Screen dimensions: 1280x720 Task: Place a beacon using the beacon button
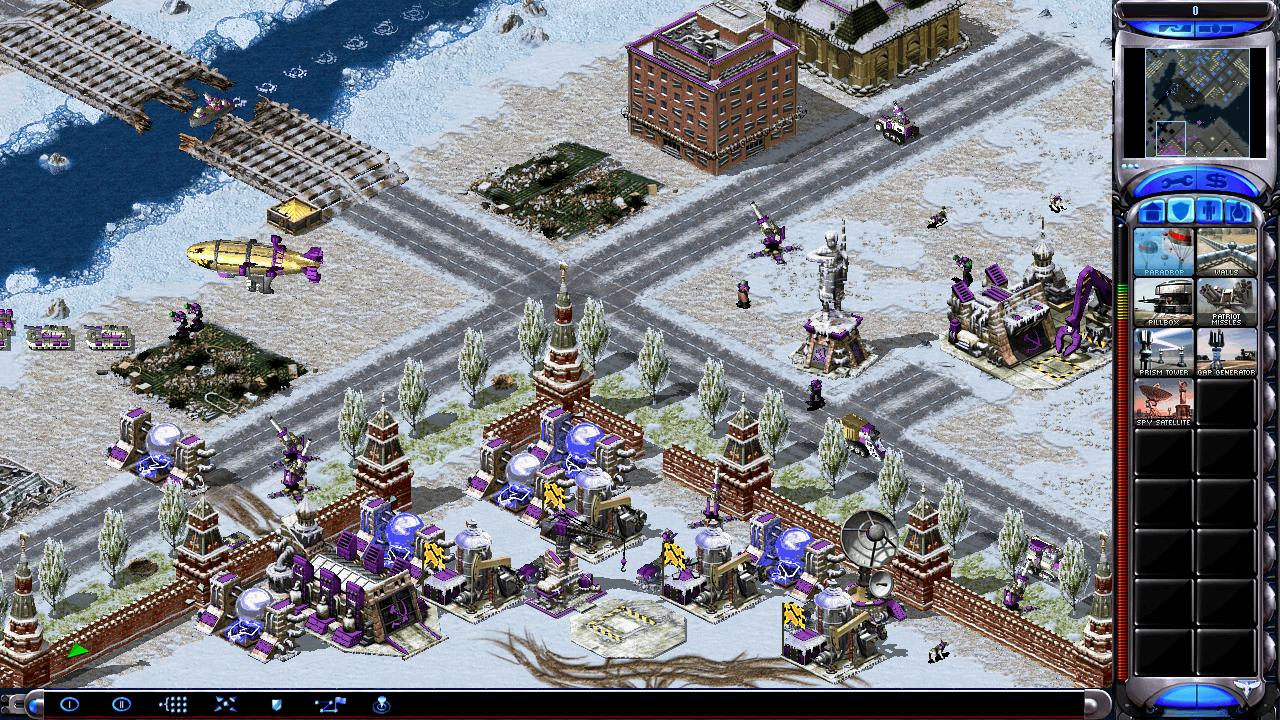pyautogui.click(x=381, y=704)
